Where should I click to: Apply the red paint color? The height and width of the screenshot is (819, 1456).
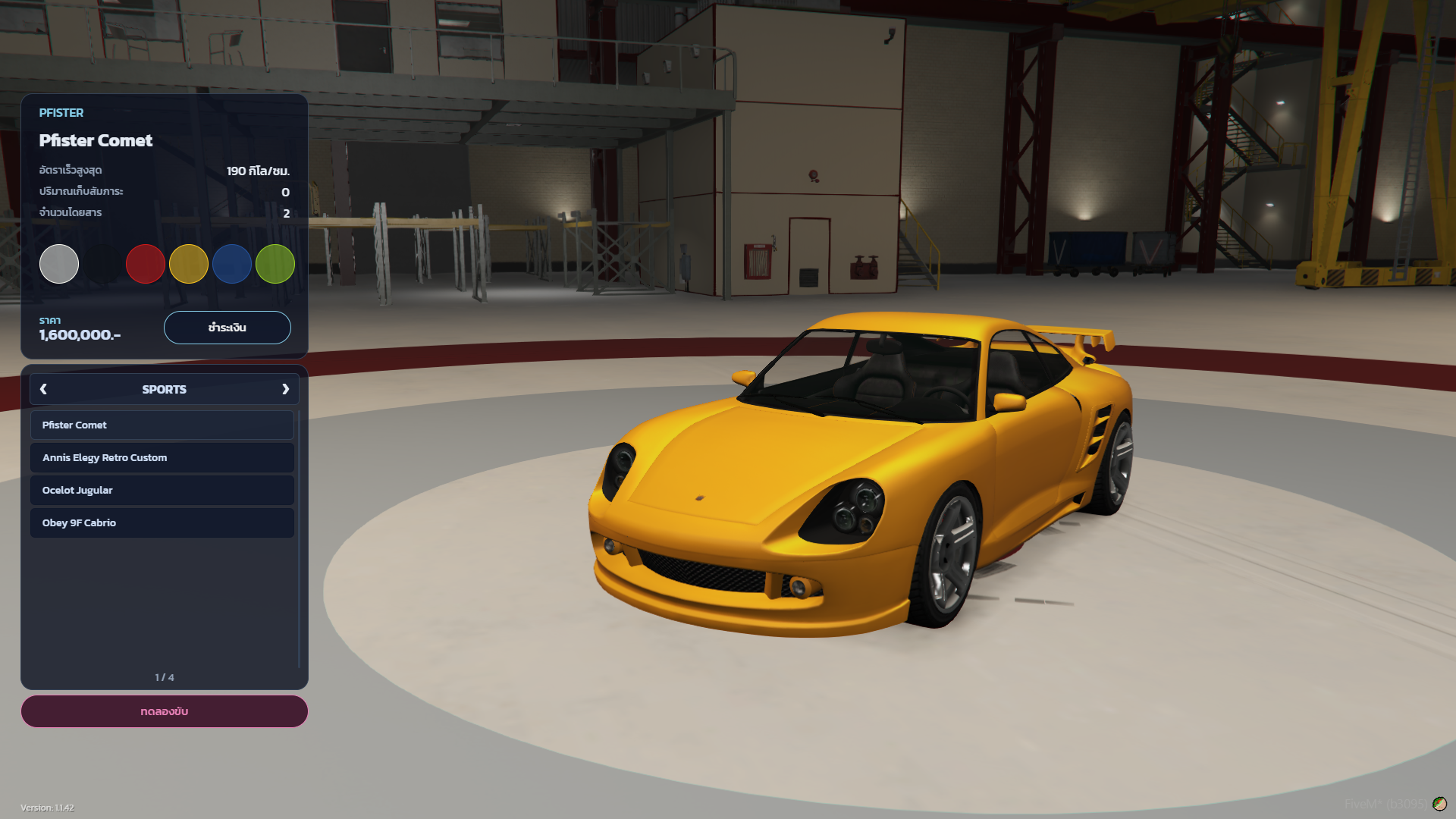pos(146,264)
